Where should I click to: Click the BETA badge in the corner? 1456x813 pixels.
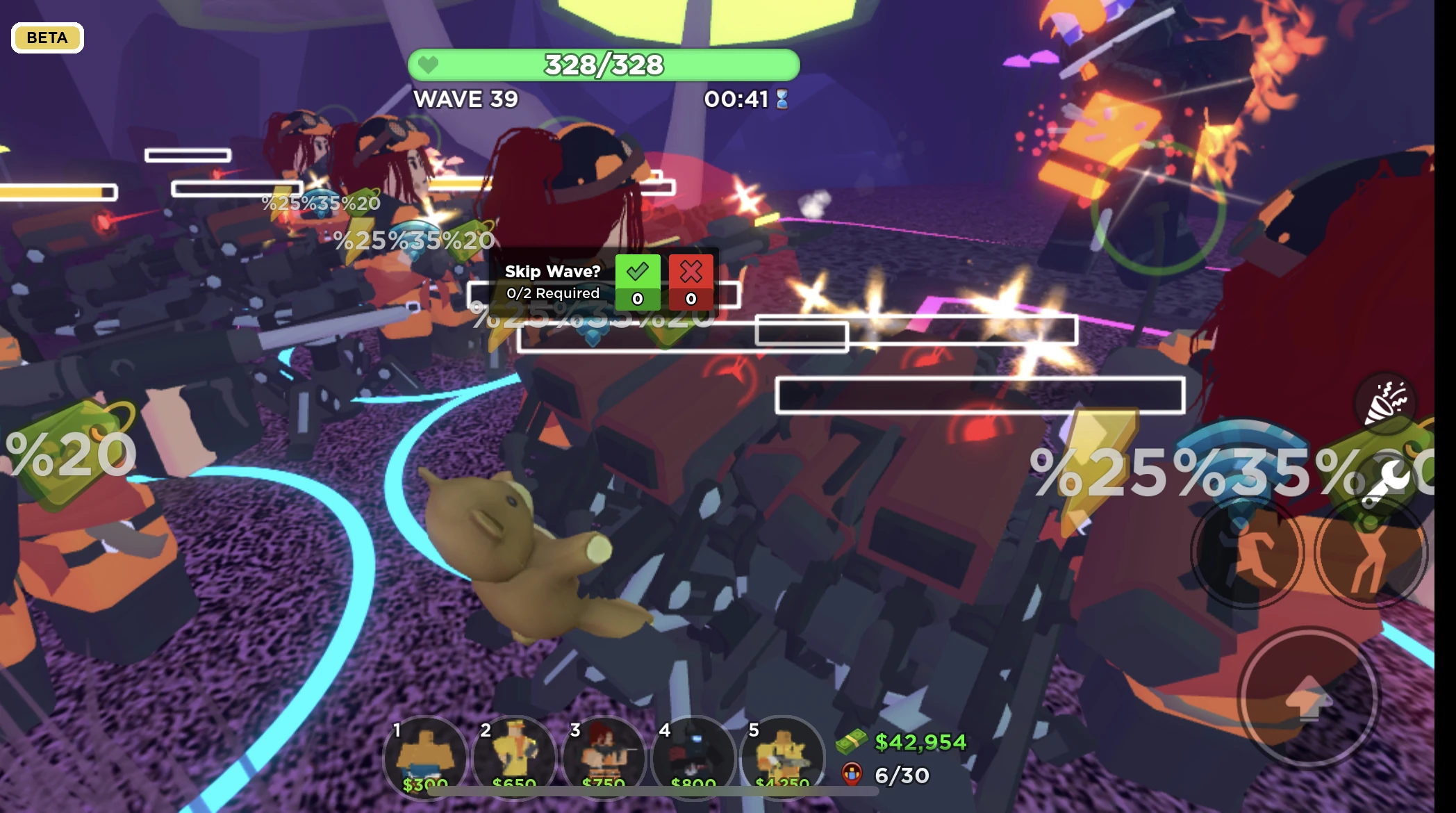coord(47,37)
